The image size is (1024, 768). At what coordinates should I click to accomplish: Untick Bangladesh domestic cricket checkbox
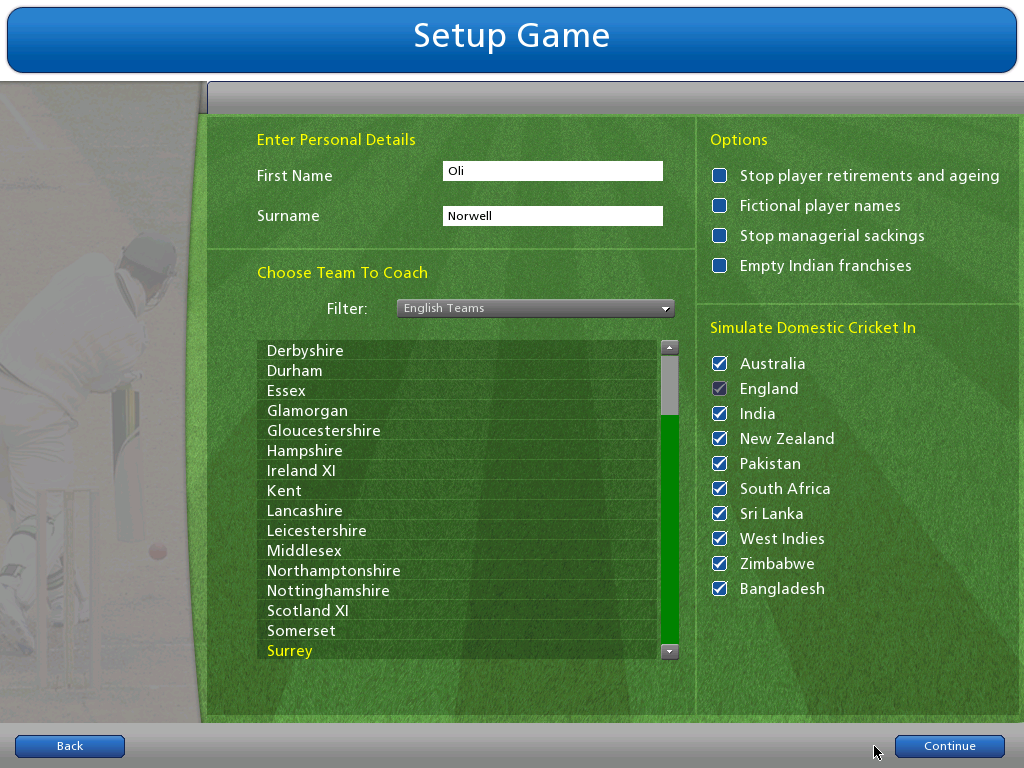tap(719, 589)
